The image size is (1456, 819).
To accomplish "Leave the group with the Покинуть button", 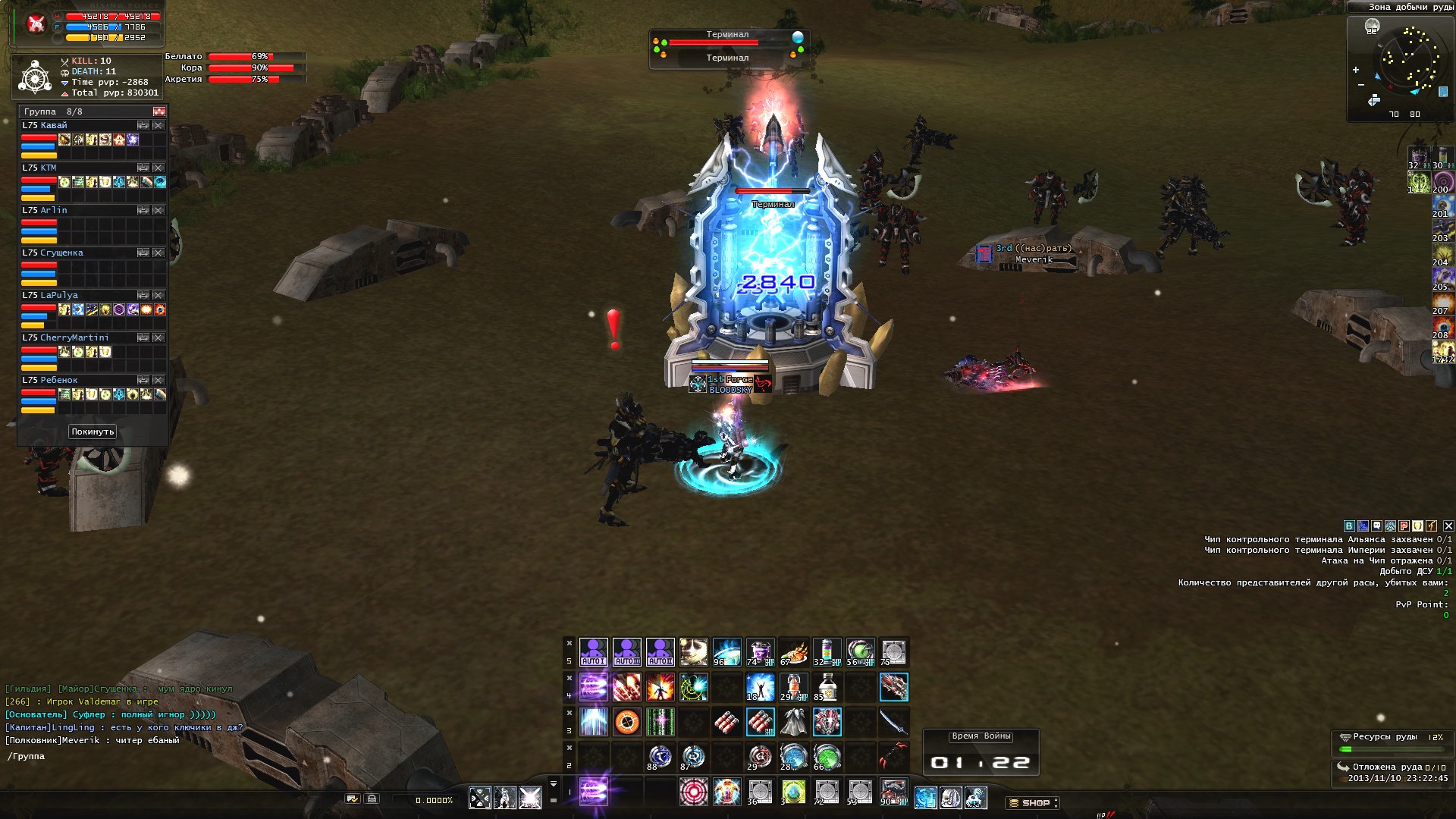I will pyautogui.click(x=93, y=431).
